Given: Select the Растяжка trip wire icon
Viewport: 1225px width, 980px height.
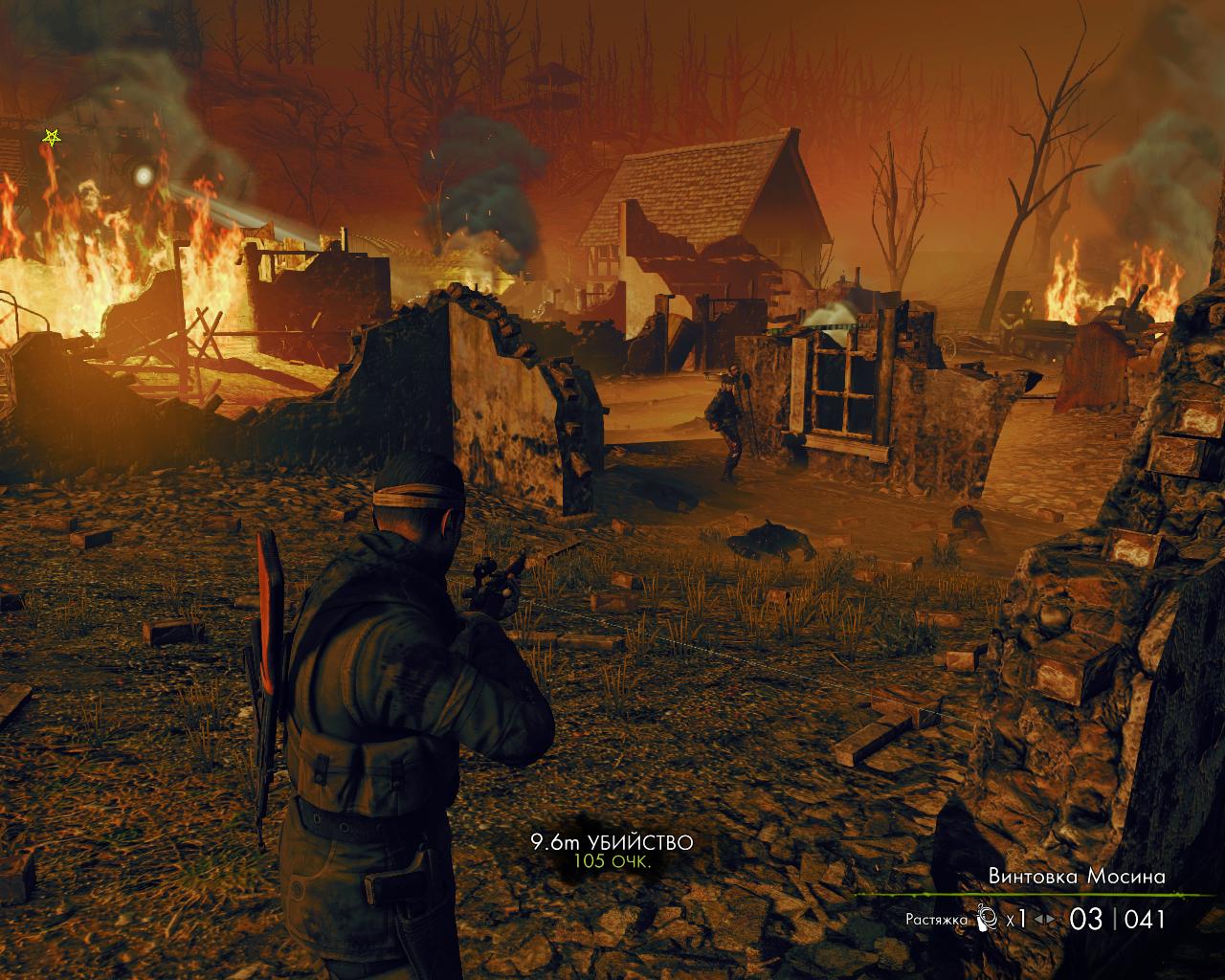Looking at the screenshot, I should tap(987, 920).
